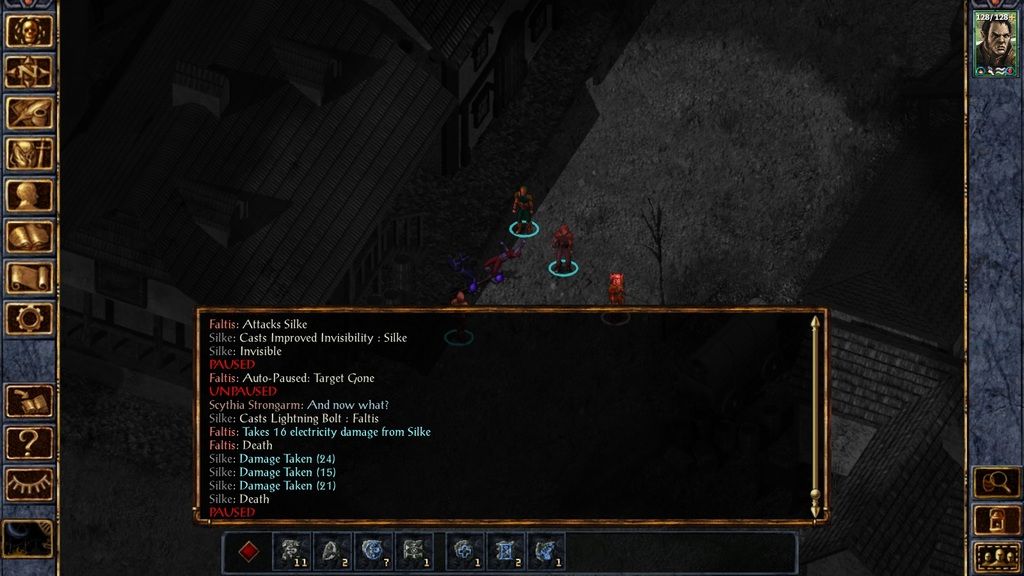Select the quick slot with count 11
This screenshot has width=1024, height=576.
pyautogui.click(x=291, y=552)
